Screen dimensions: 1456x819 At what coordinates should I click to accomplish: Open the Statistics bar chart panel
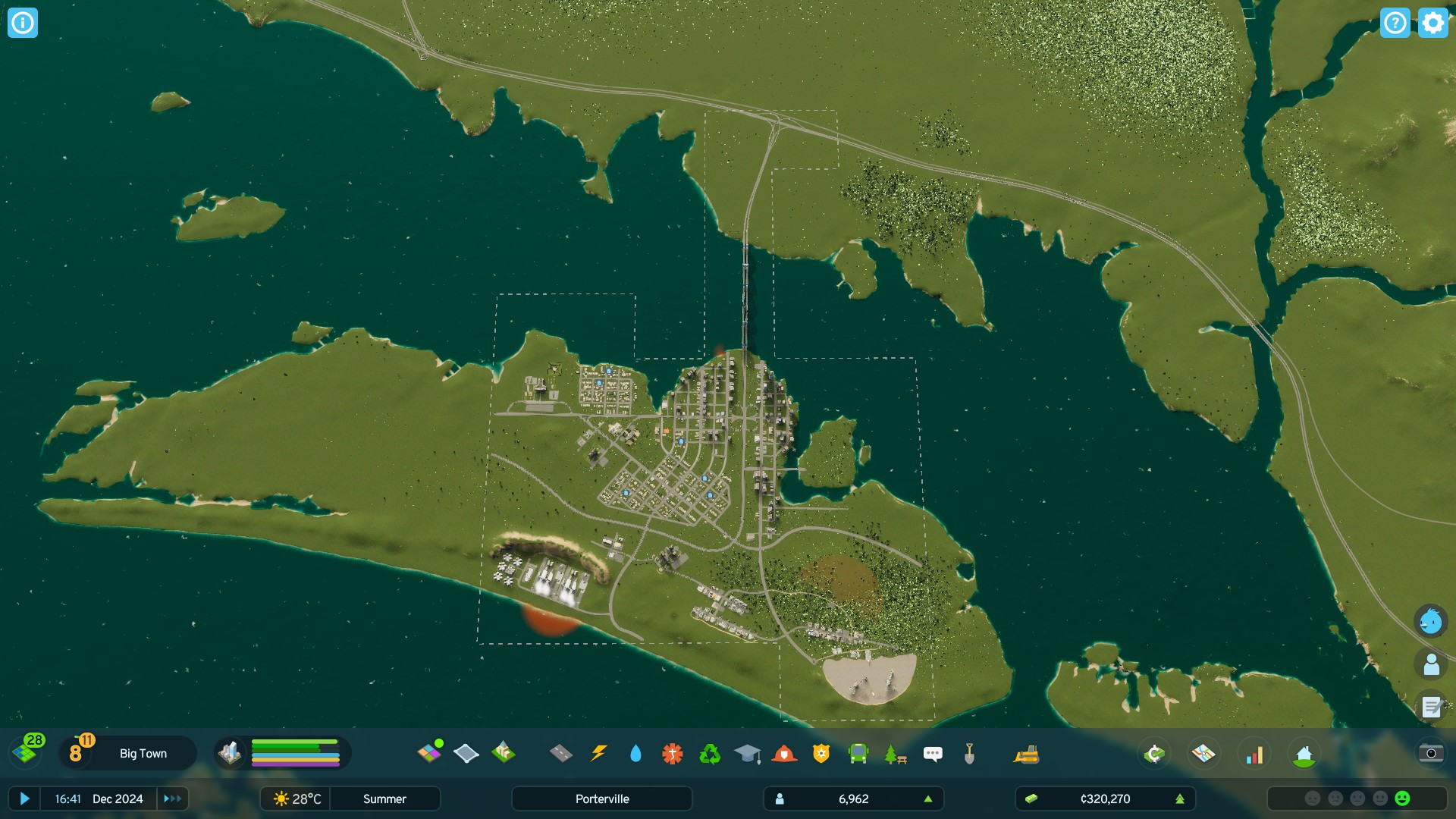(x=1255, y=753)
